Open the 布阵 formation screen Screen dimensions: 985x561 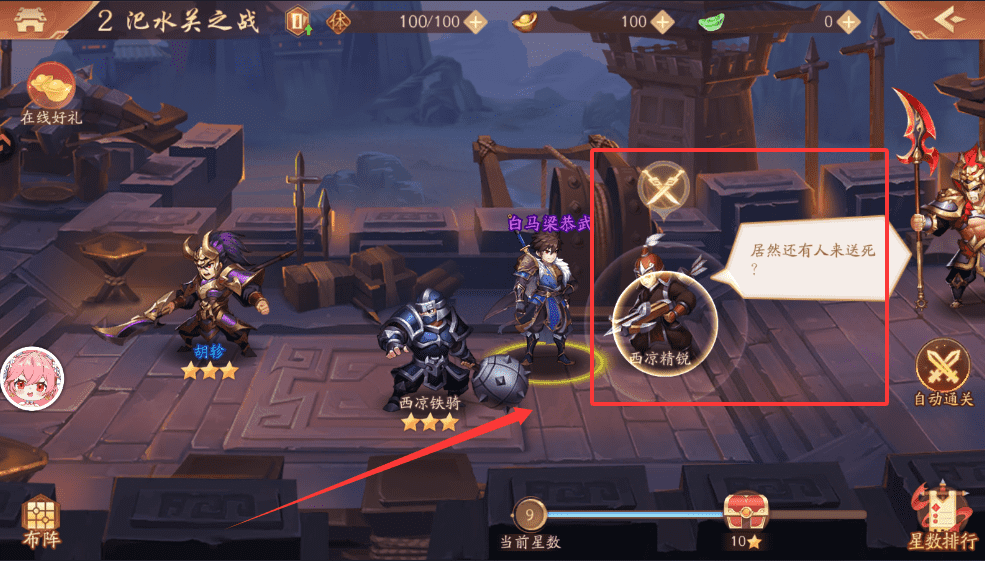[41, 521]
